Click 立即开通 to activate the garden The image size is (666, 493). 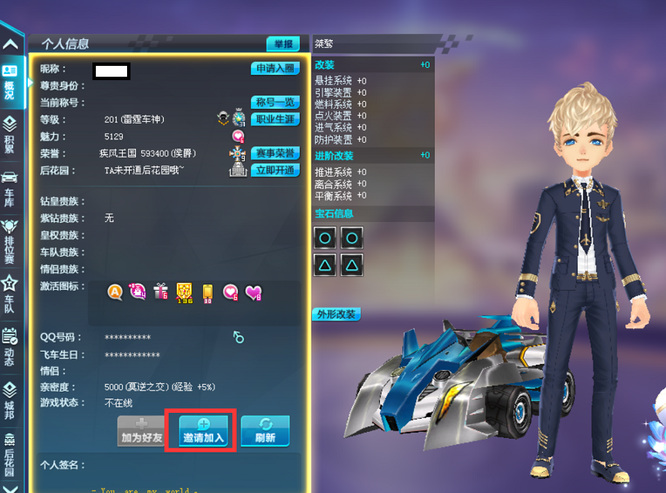click(274, 171)
